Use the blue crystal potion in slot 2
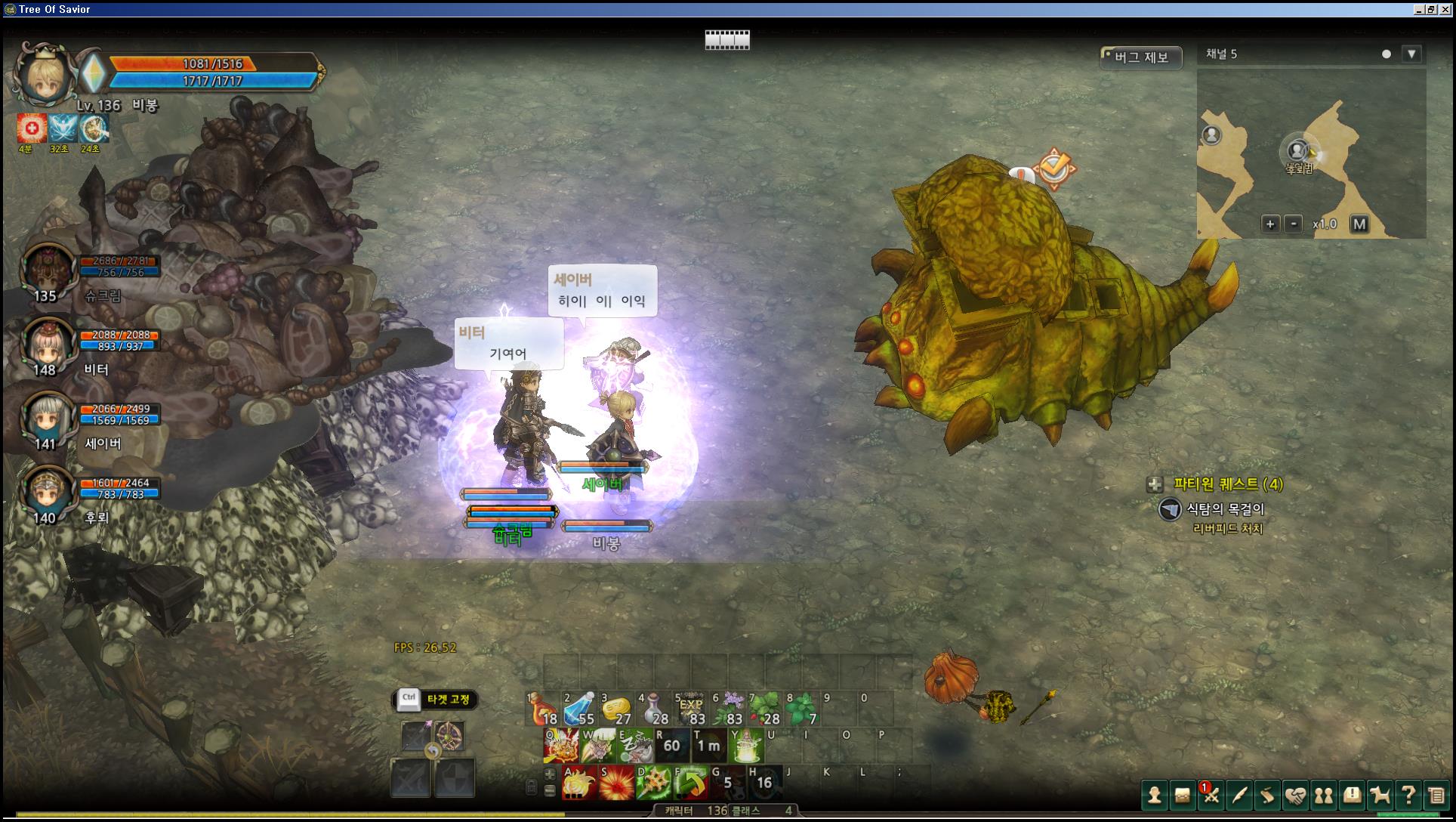This screenshot has width=1456, height=822. click(x=578, y=709)
